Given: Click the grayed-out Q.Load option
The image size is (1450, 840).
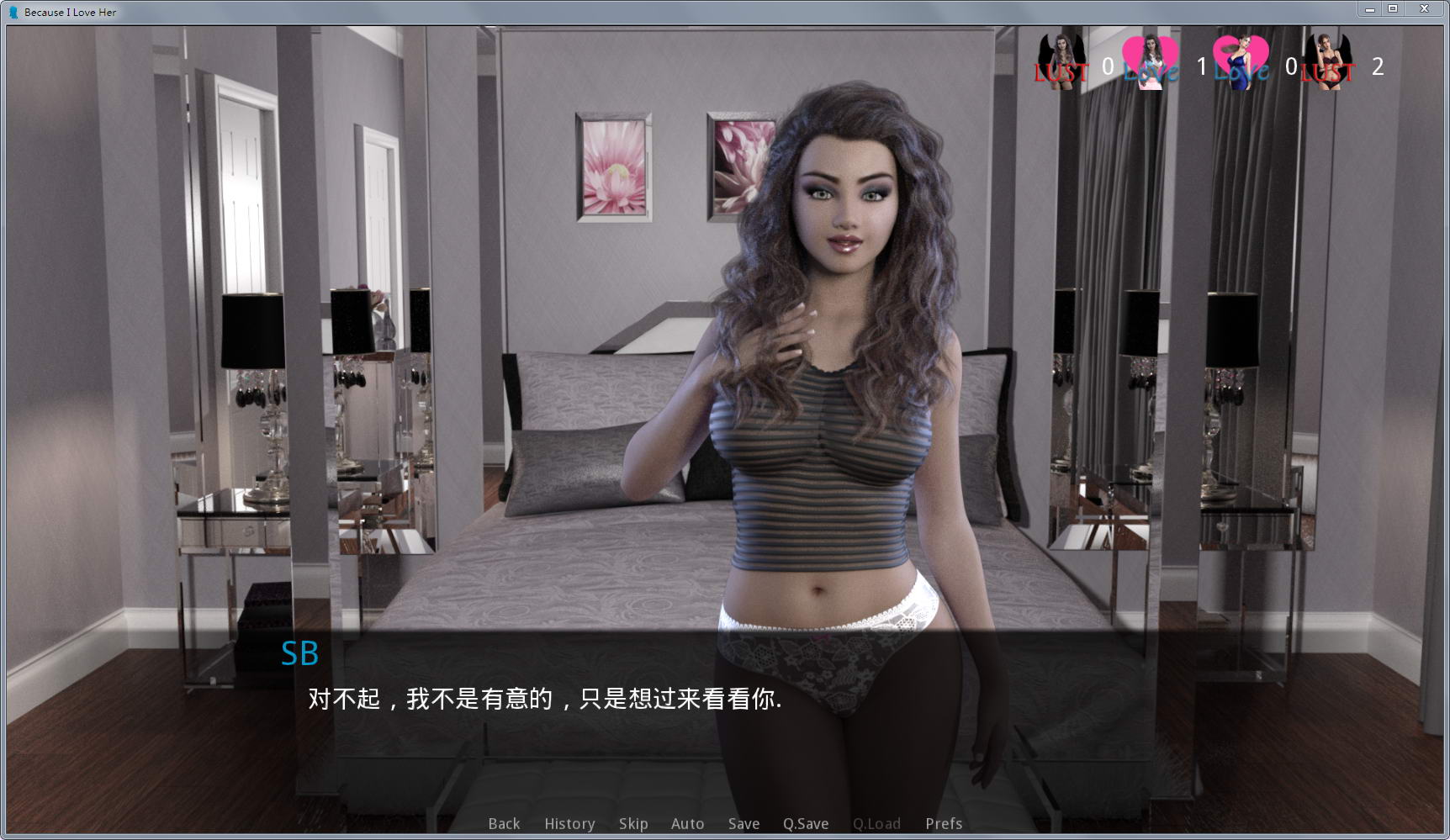Looking at the screenshot, I should pos(876,824).
